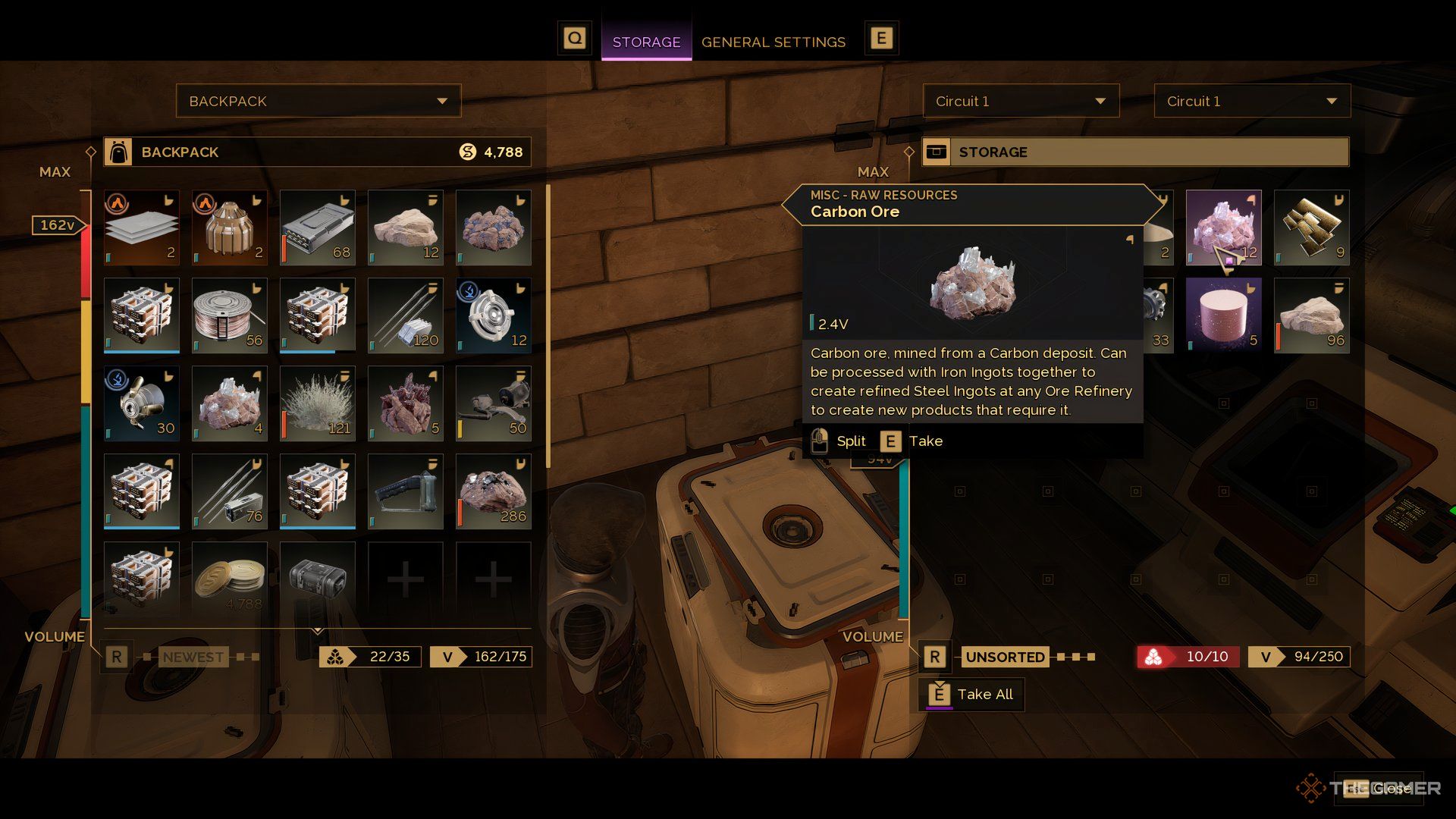Image resolution: width=1456 pixels, height=819 pixels.
Task: Pick the pink cylinder item in storage
Action: (x=1223, y=315)
